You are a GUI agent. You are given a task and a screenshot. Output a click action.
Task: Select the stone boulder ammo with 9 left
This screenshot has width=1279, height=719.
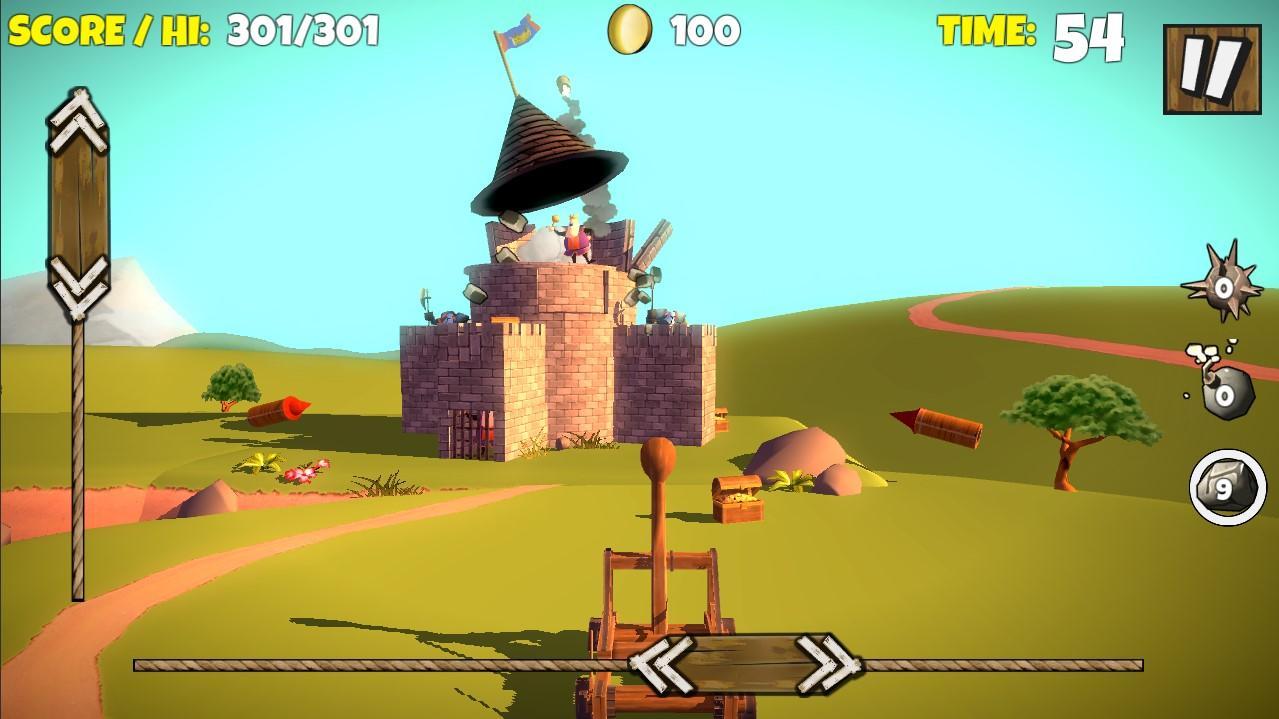pyautogui.click(x=1222, y=487)
